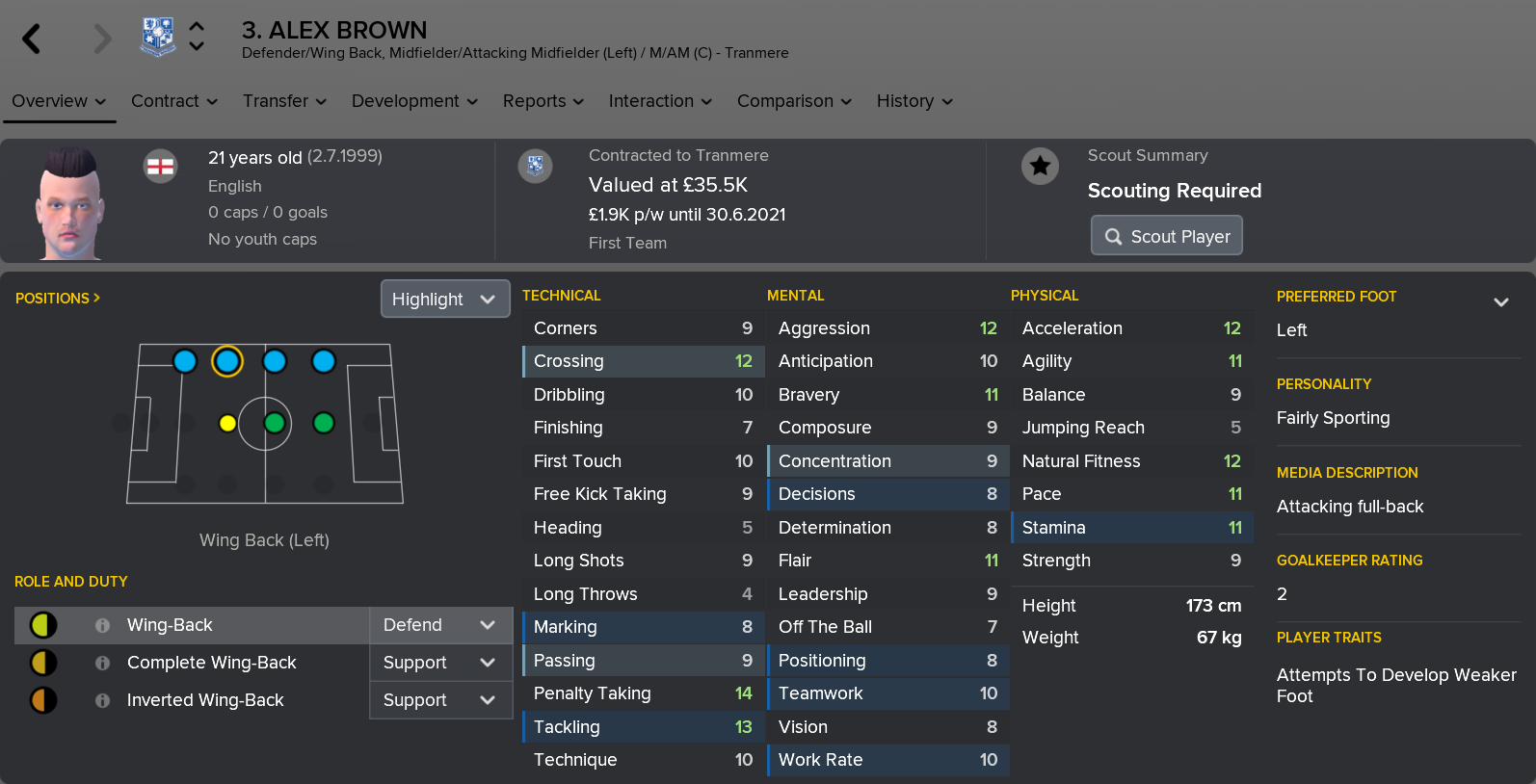Screen dimensions: 1536x784
Task: Click the Tranmere club badge
Action: (x=158, y=37)
